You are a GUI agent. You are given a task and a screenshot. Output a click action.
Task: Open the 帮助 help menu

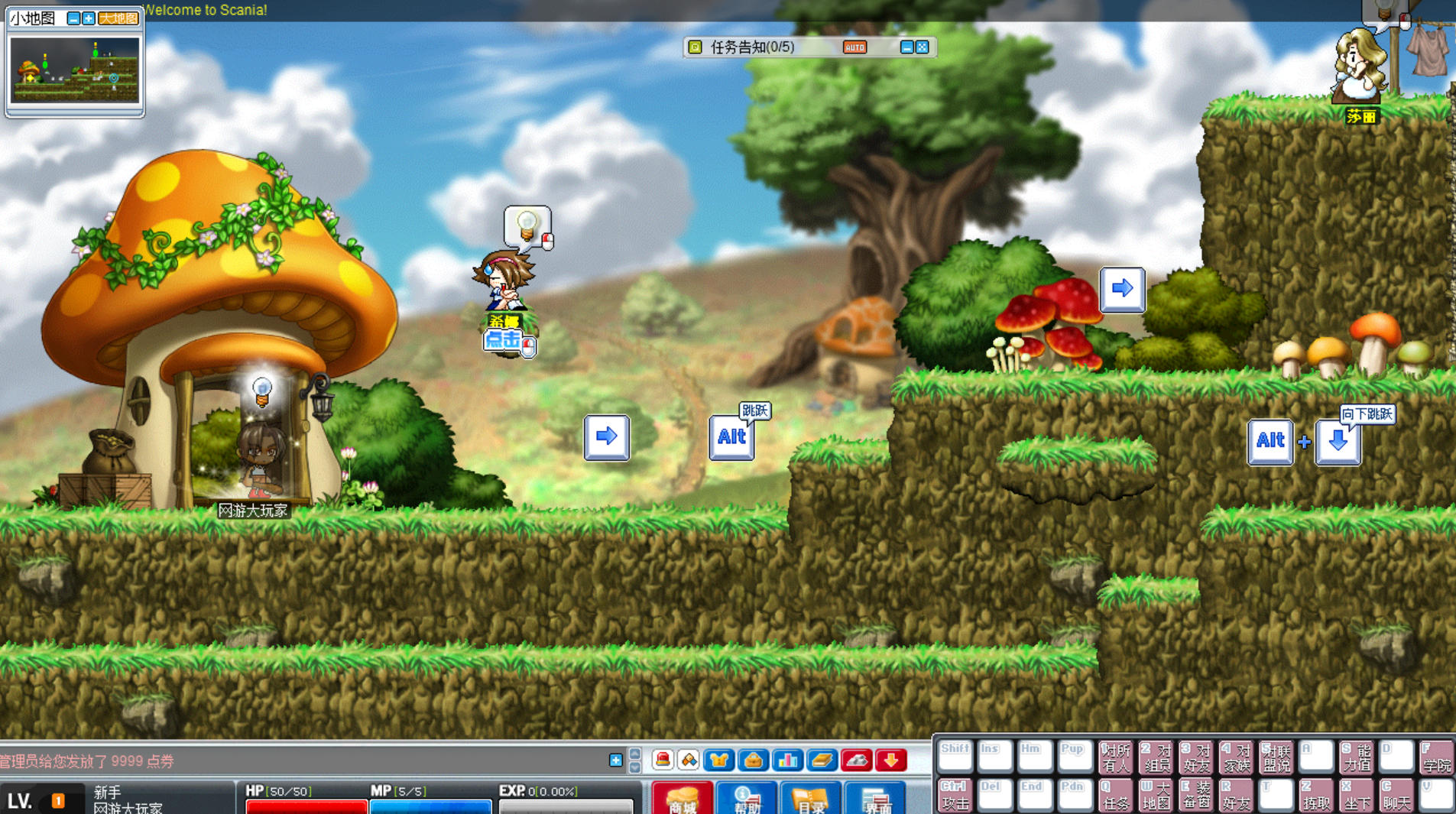[x=746, y=799]
